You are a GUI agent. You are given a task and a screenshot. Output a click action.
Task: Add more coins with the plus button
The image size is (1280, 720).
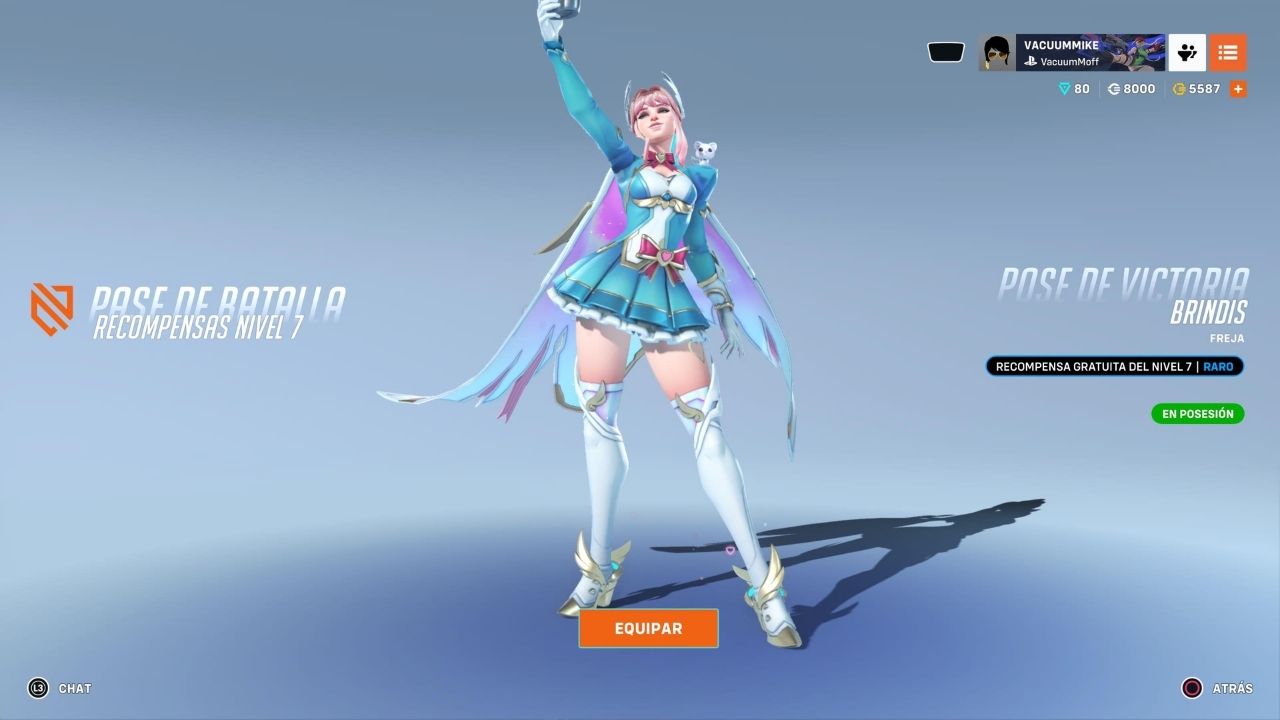click(x=1238, y=89)
